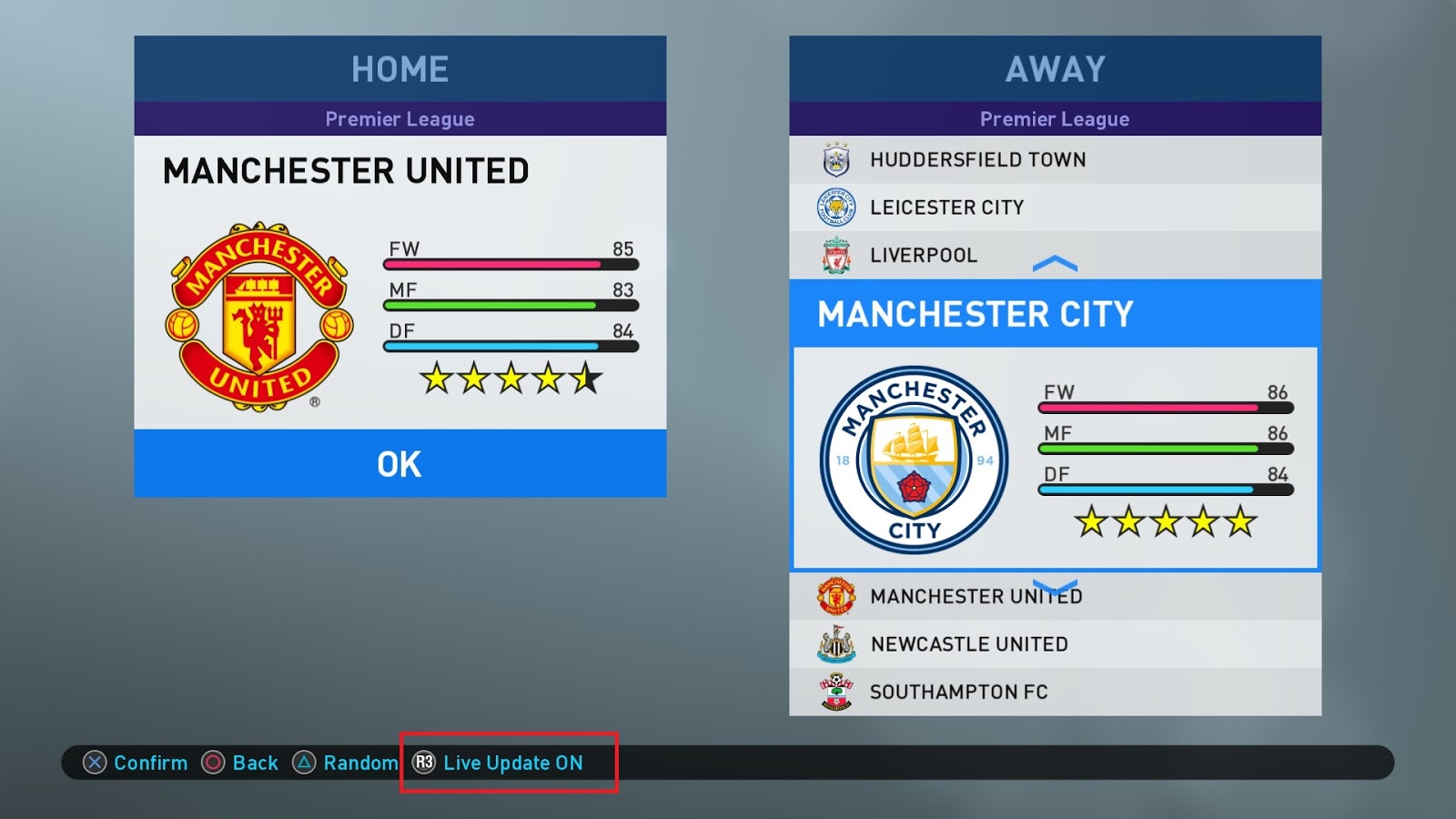Image resolution: width=1456 pixels, height=819 pixels.
Task: Click the Manchester United crest badge
Action: pyautogui.click(x=258, y=314)
